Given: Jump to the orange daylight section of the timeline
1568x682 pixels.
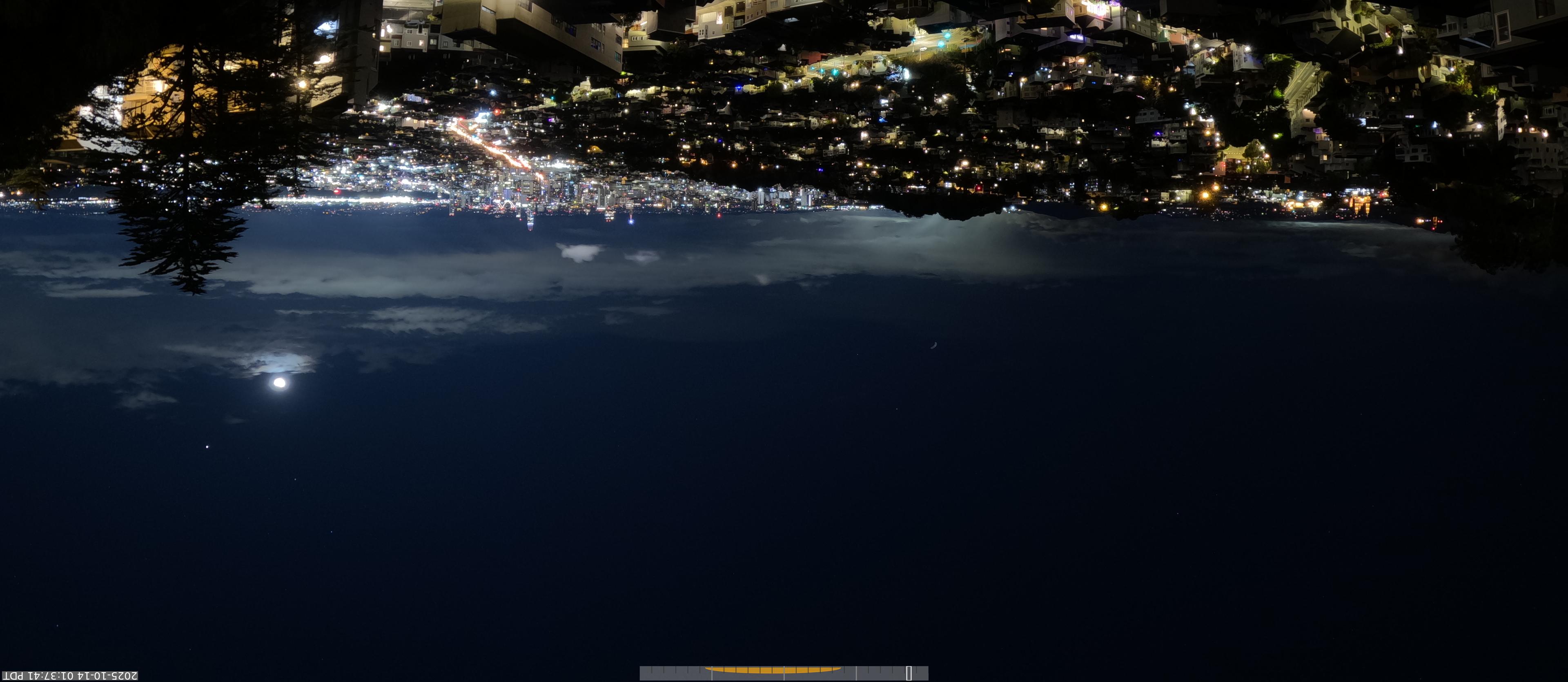Looking at the screenshot, I should pyautogui.click(x=773, y=670).
